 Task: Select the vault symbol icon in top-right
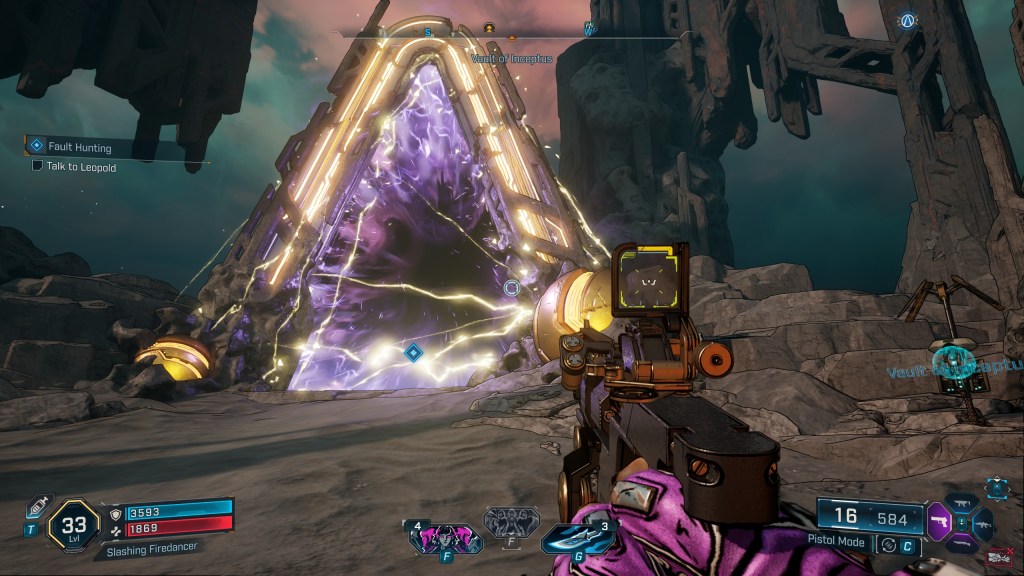[x=907, y=20]
